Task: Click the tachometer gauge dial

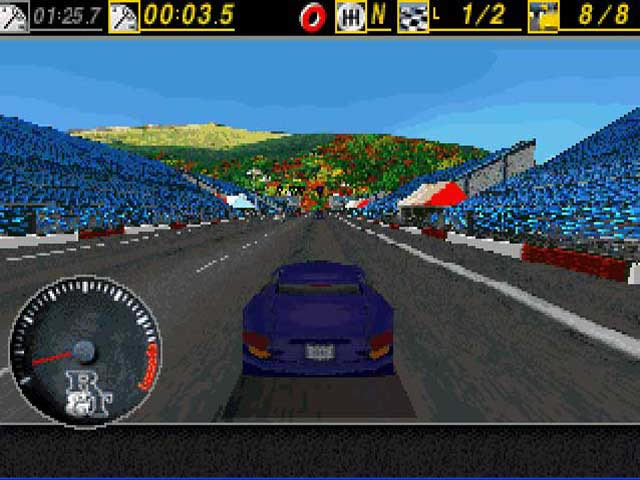Action: click(84, 349)
